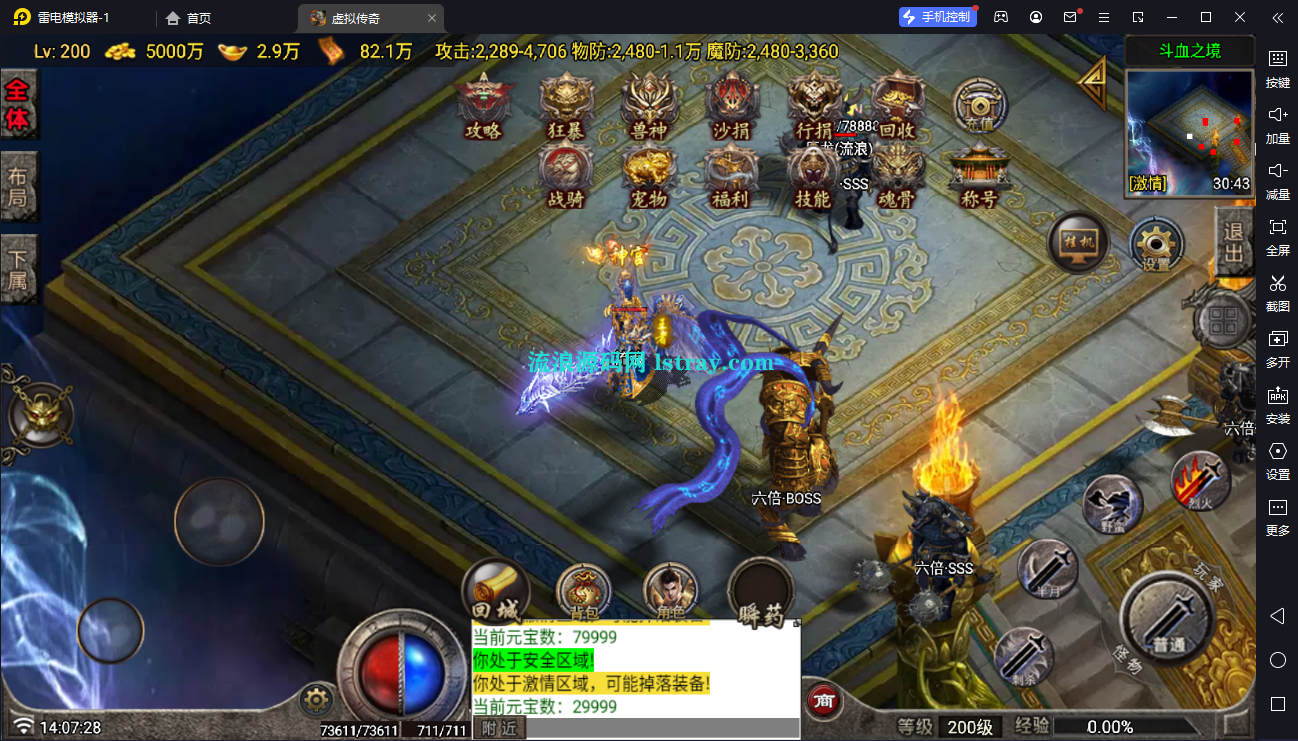The image size is (1298, 741).
Task: Take an emulator screenshot with 截图
Action: pos(1278,292)
